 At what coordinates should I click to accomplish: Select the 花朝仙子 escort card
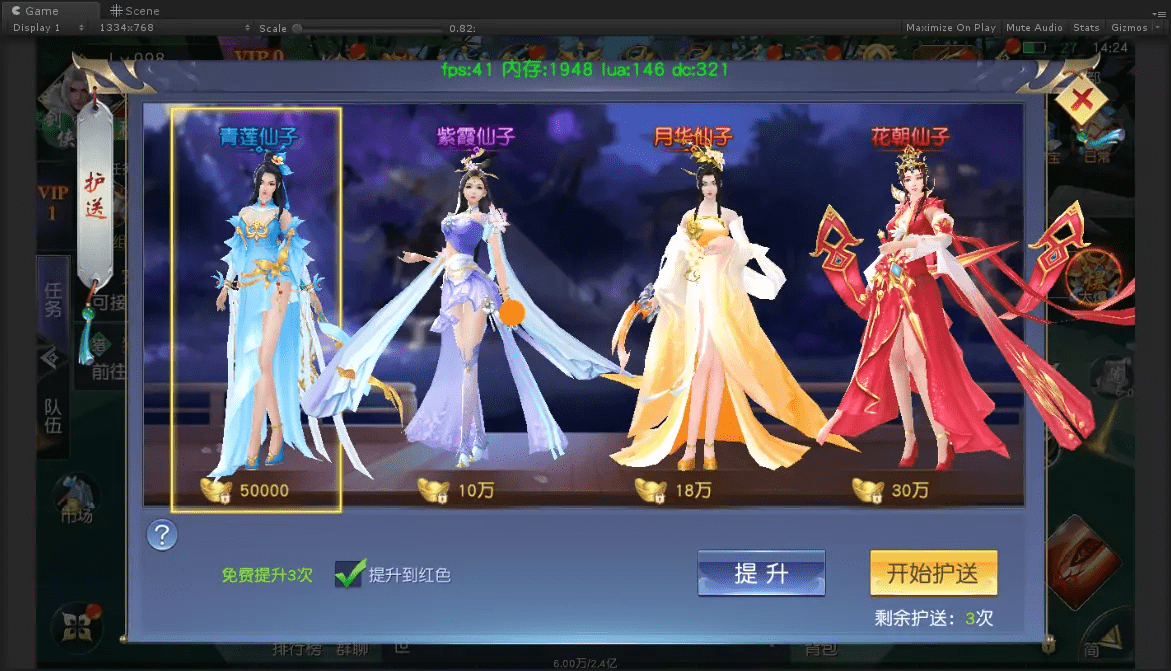908,310
